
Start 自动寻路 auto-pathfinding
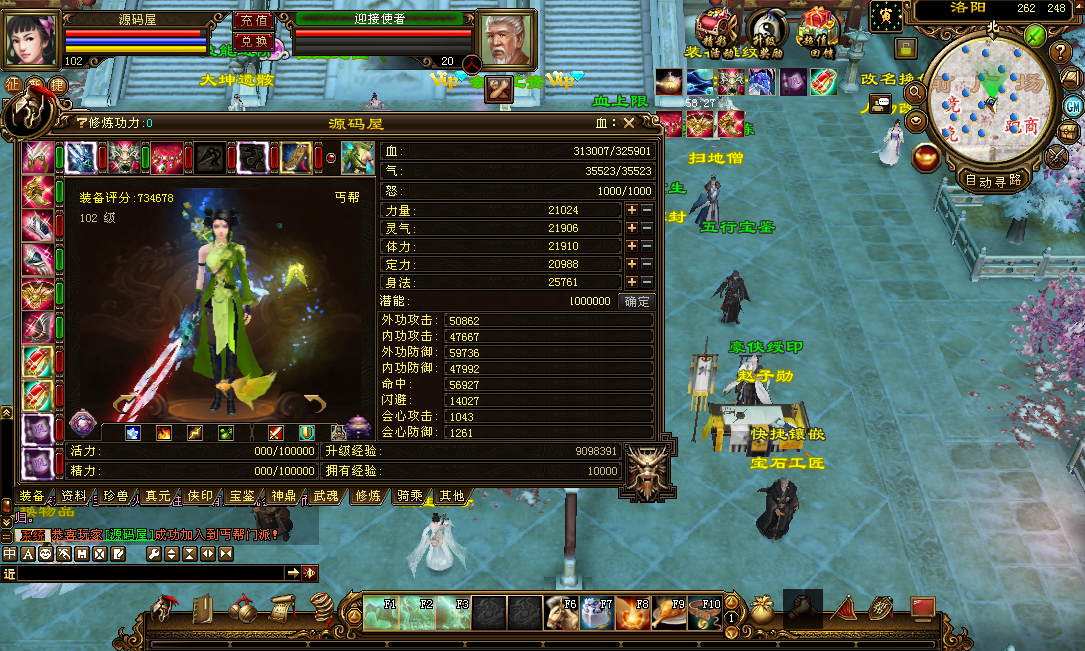[993, 181]
